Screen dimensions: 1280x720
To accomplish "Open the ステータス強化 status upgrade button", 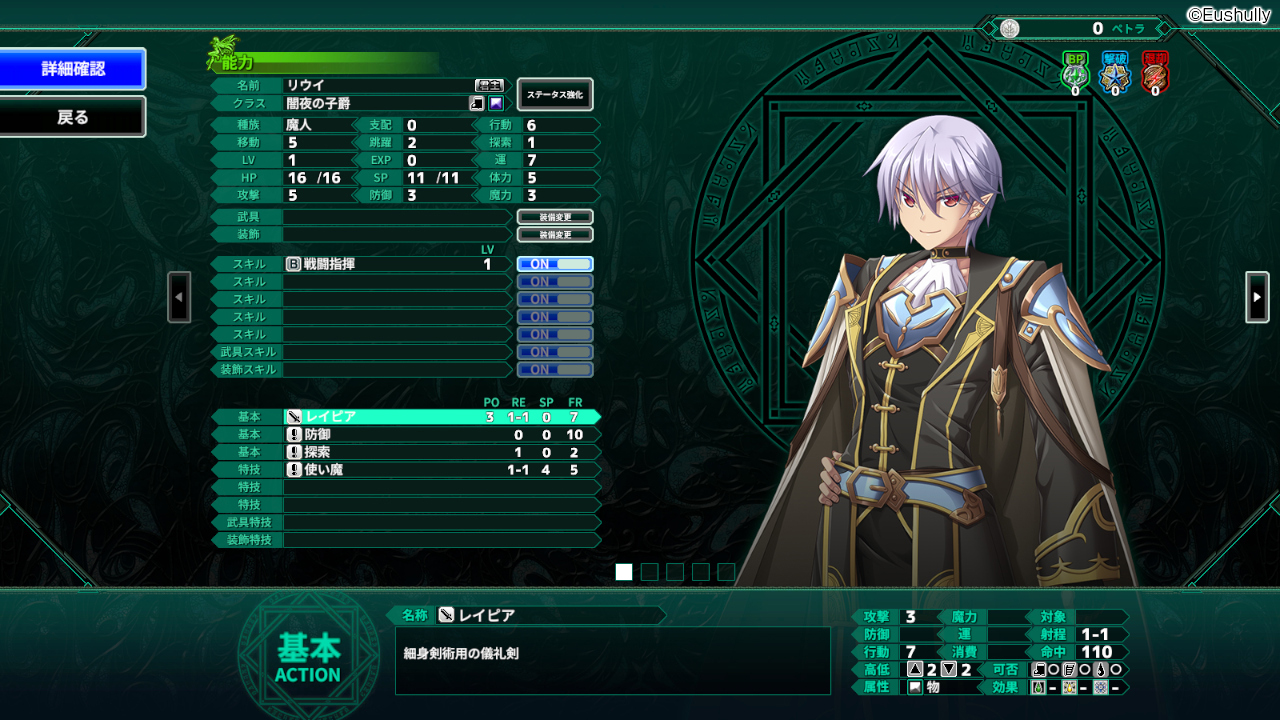I will [555, 95].
